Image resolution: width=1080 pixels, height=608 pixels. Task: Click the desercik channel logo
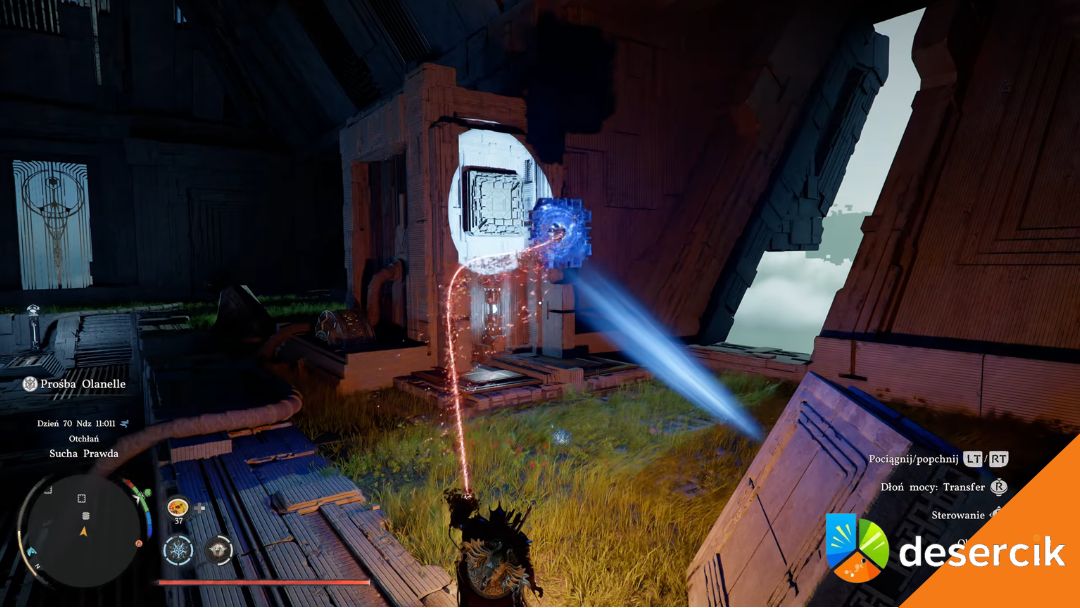pyautogui.click(x=857, y=547)
